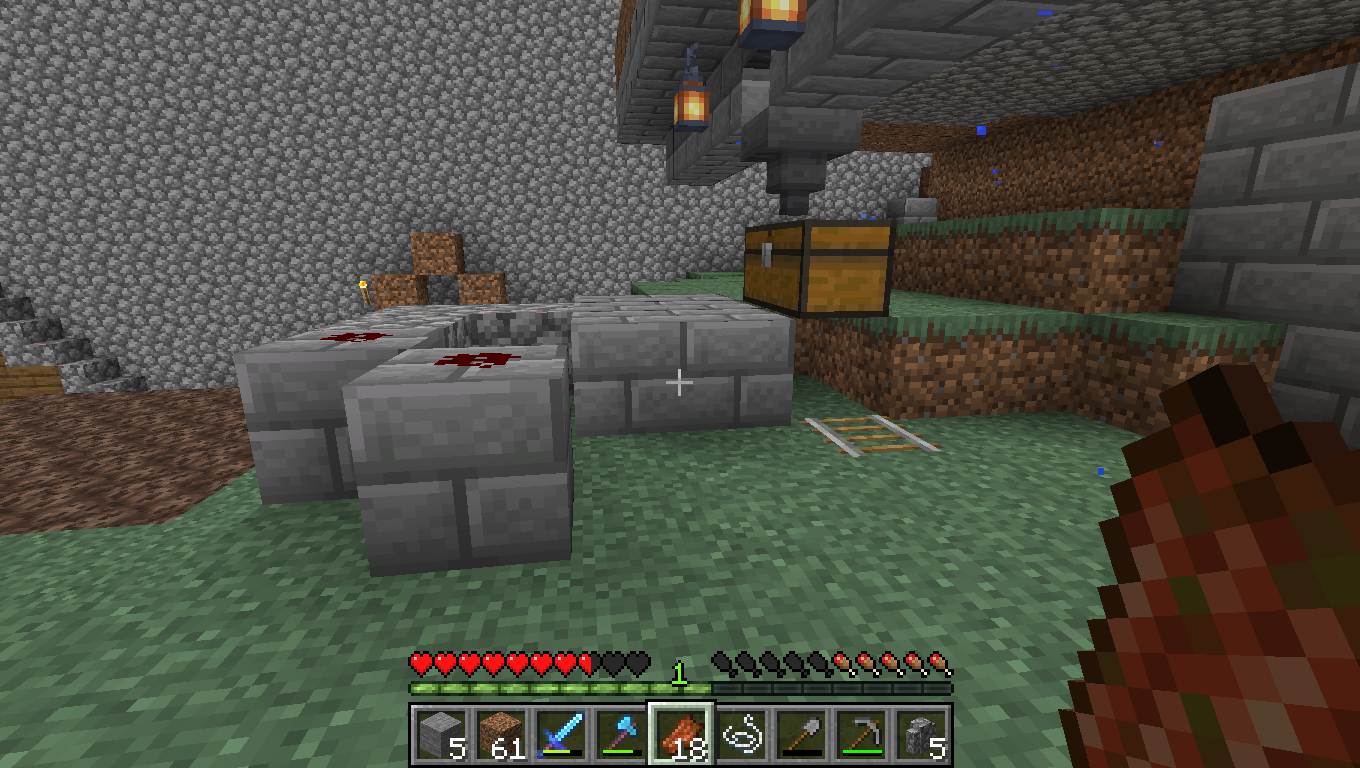Switch to the stone shovel slot
1360x768 pixels.
pyautogui.click(x=801, y=735)
